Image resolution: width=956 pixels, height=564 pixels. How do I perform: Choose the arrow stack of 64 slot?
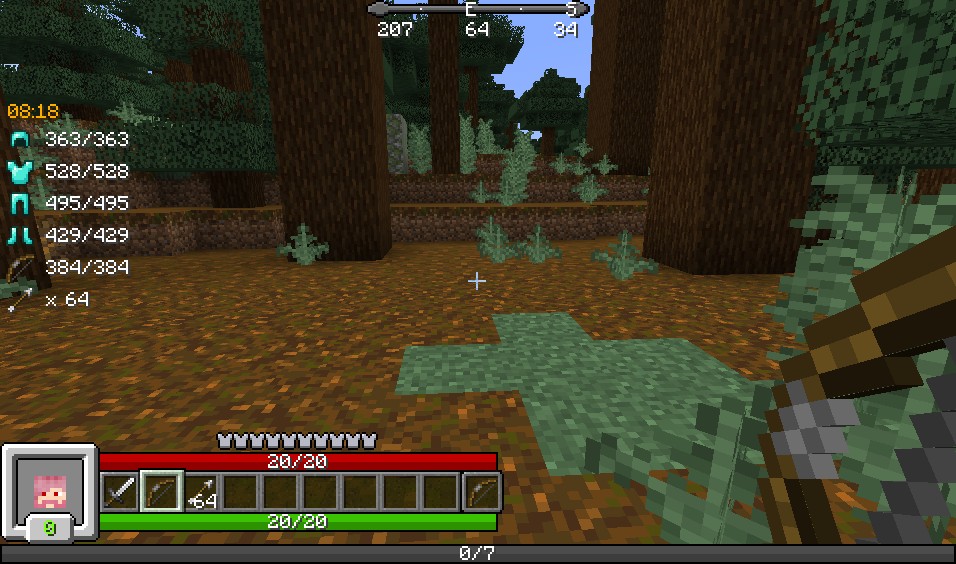tap(201, 492)
